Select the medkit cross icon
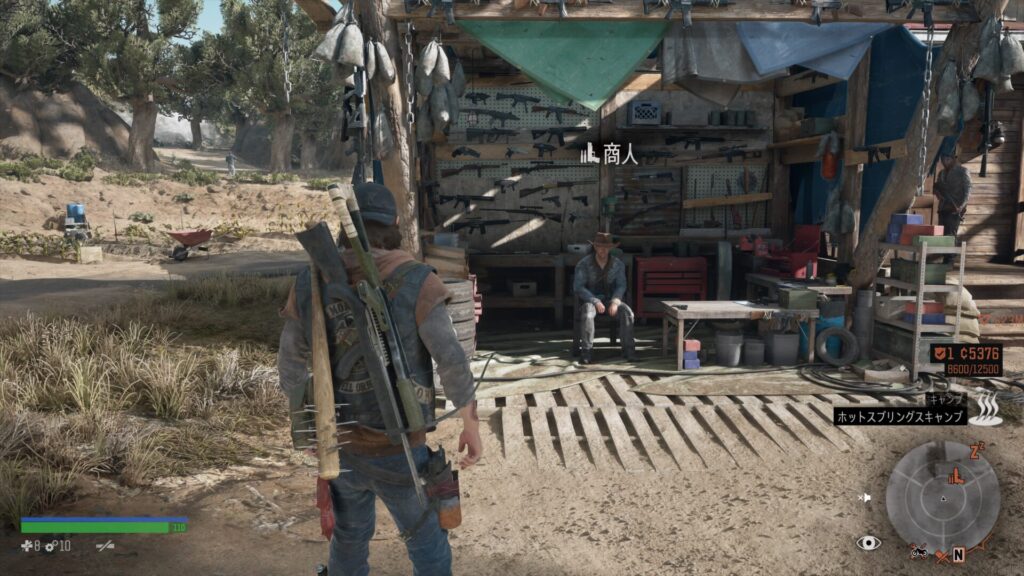Viewport: 1024px width, 576px height. pyautogui.click(x=27, y=546)
